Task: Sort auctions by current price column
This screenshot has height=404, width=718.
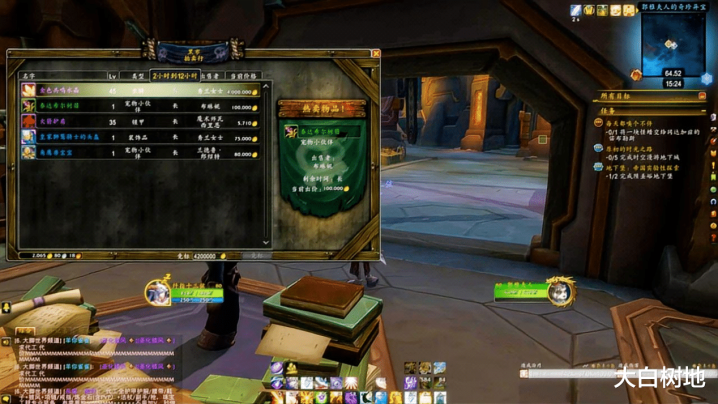Action: tap(241, 75)
